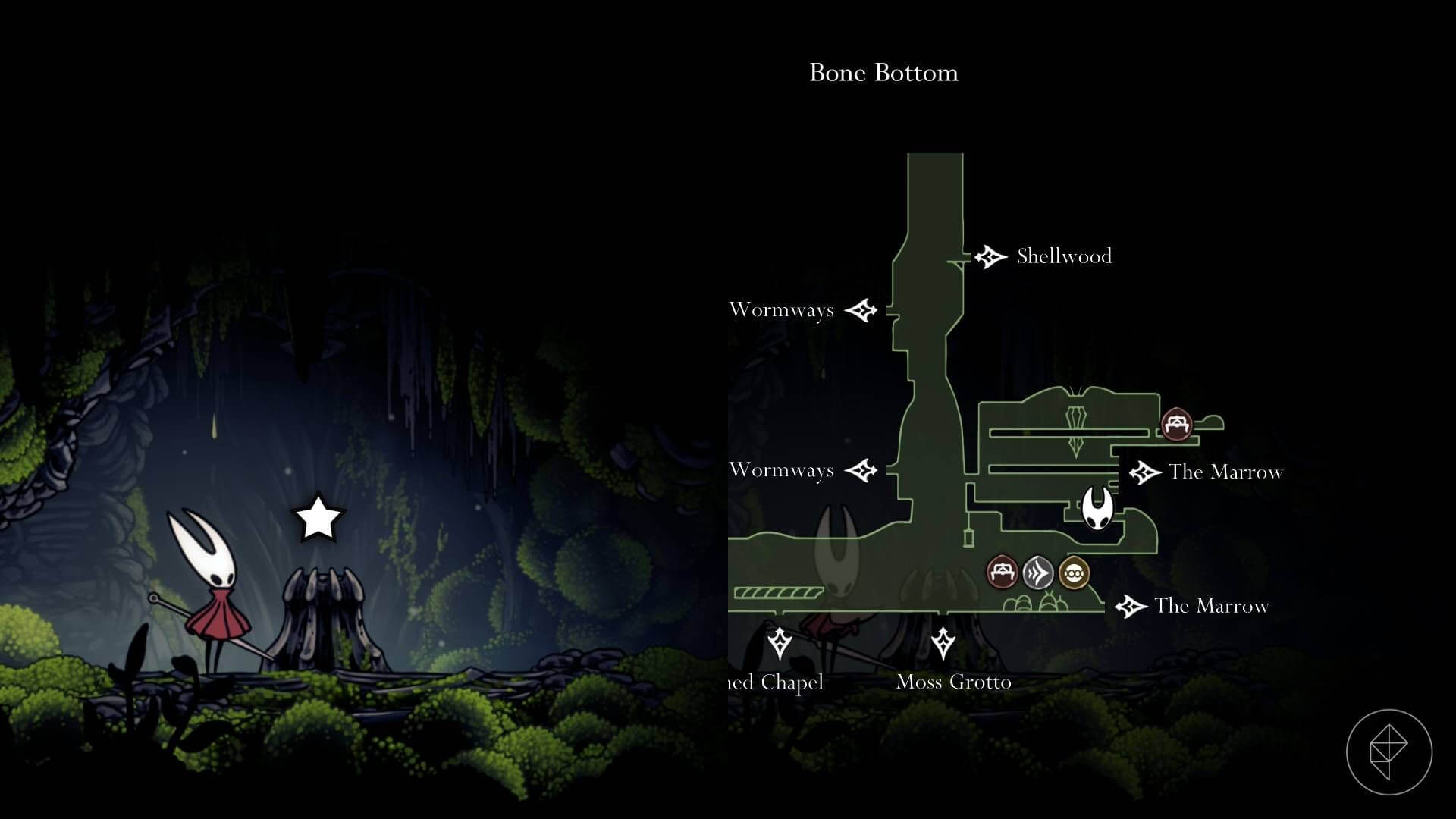The image size is (1456, 819).
Task: Select the diamond vein emblem on the map
Action: [1077, 428]
